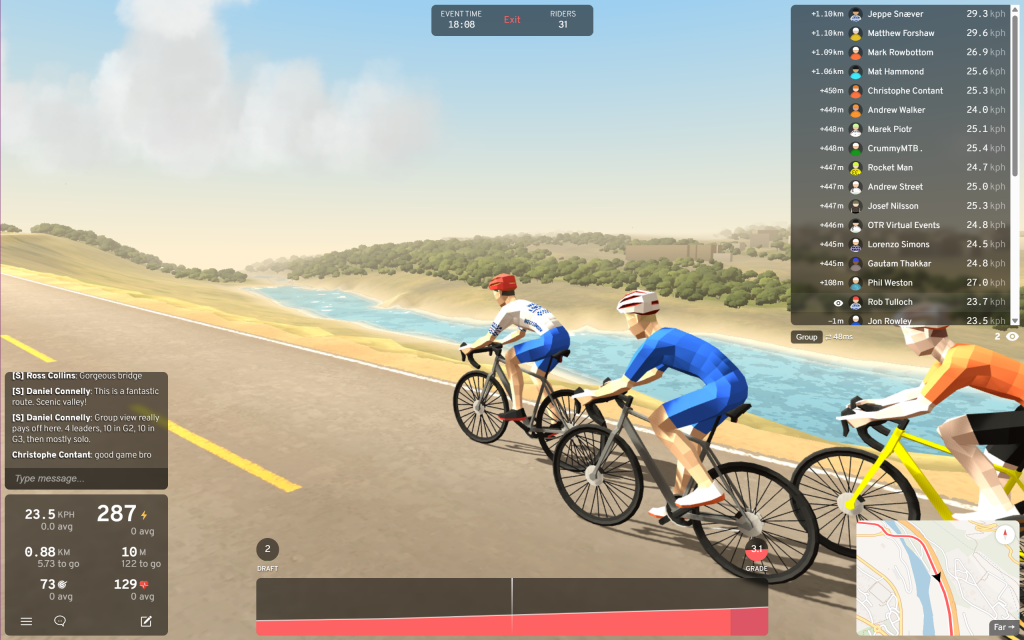Click the elevation profile bar

[511, 606]
